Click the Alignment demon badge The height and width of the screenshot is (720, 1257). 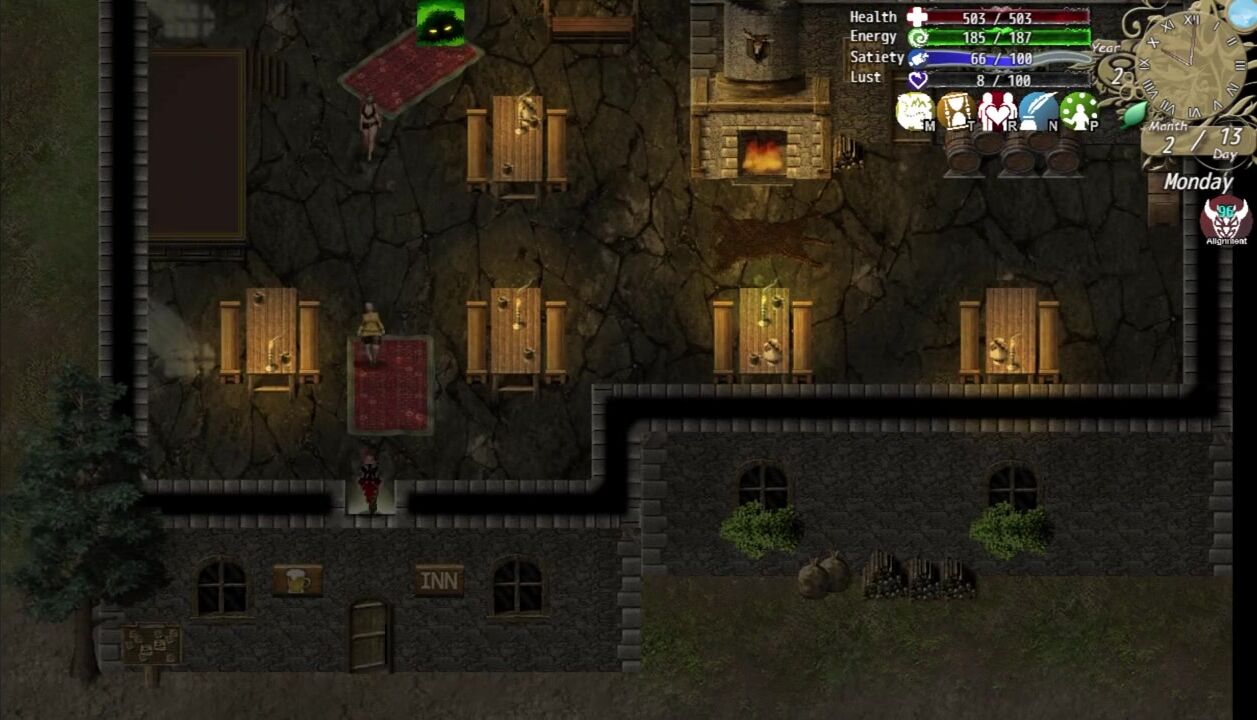(x=1225, y=219)
